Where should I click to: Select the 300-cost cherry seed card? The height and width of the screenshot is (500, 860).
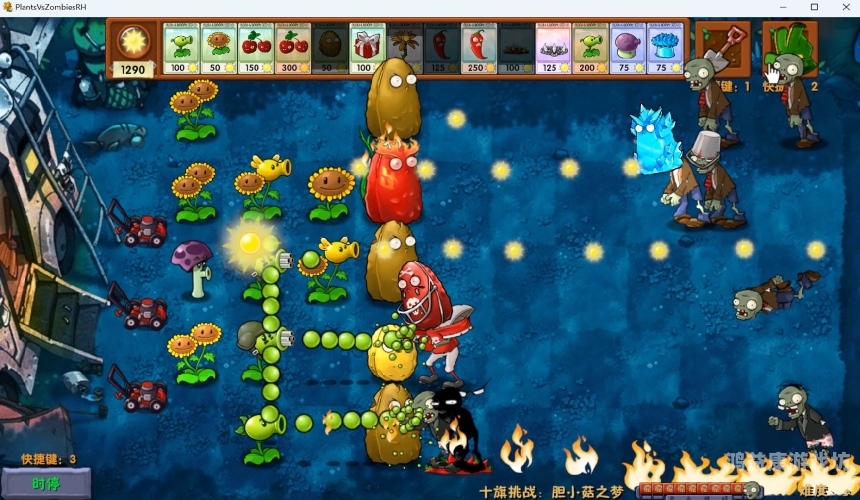pos(294,49)
